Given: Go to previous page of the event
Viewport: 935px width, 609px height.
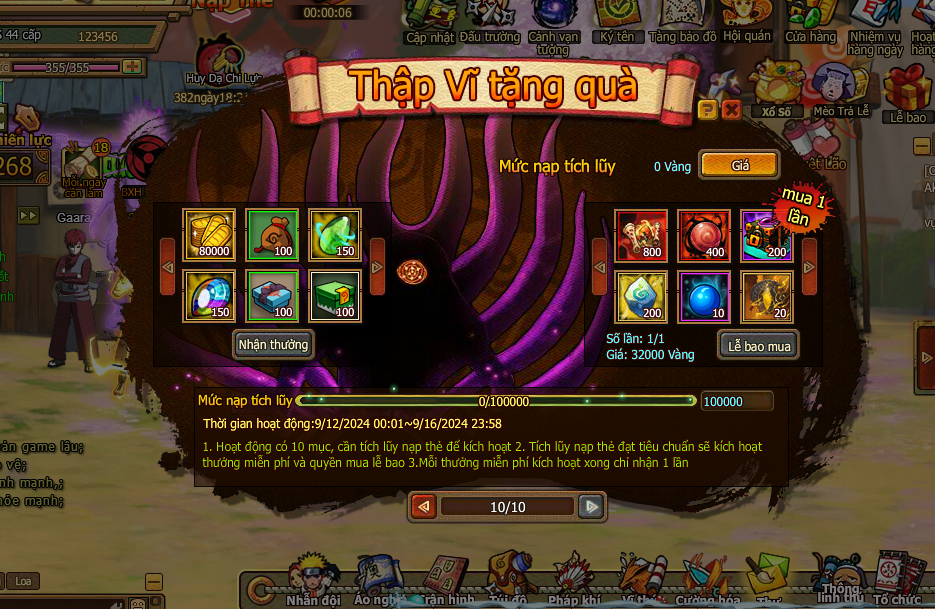Looking at the screenshot, I should [423, 507].
